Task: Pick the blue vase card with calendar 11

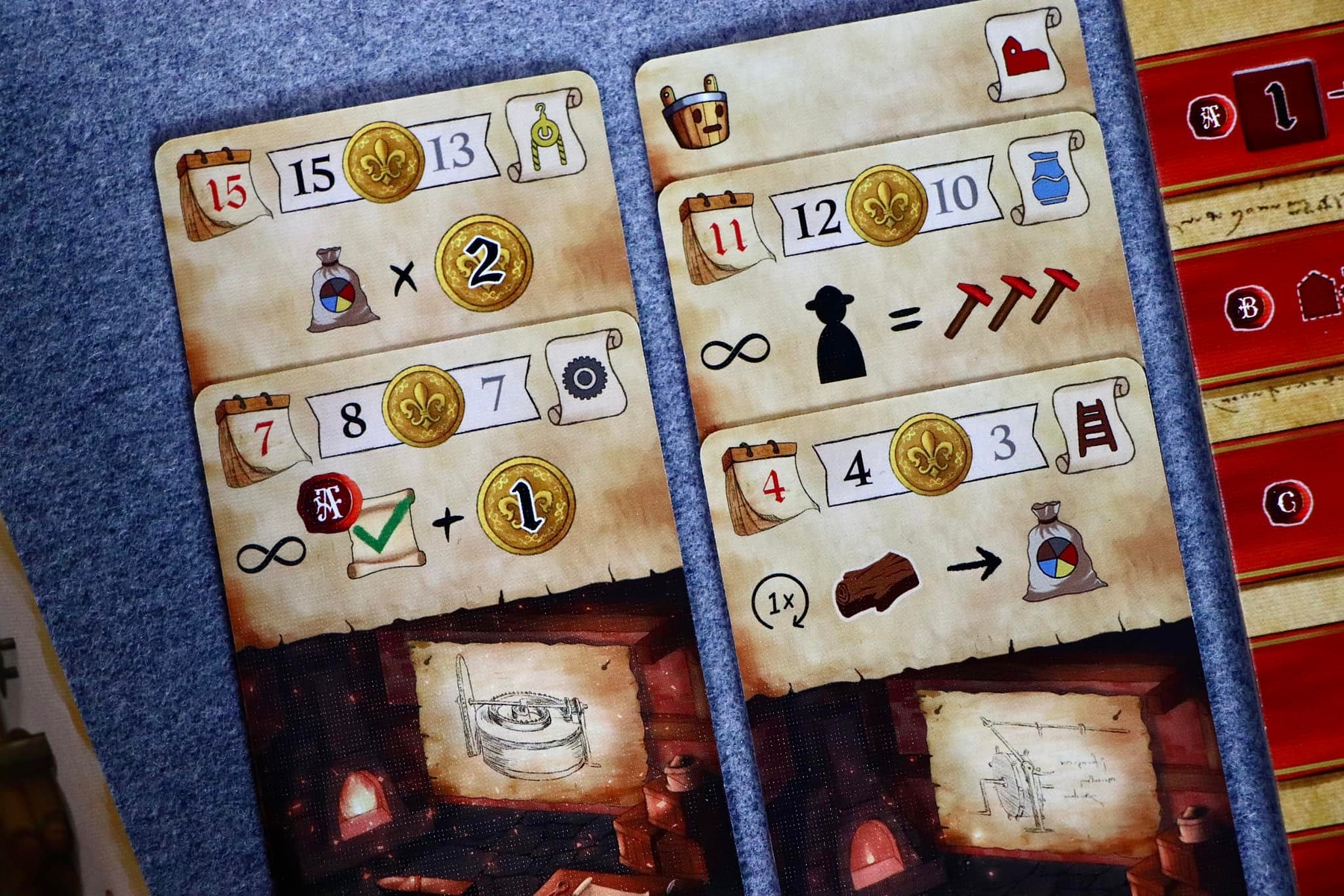Action: (x=882, y=276)
